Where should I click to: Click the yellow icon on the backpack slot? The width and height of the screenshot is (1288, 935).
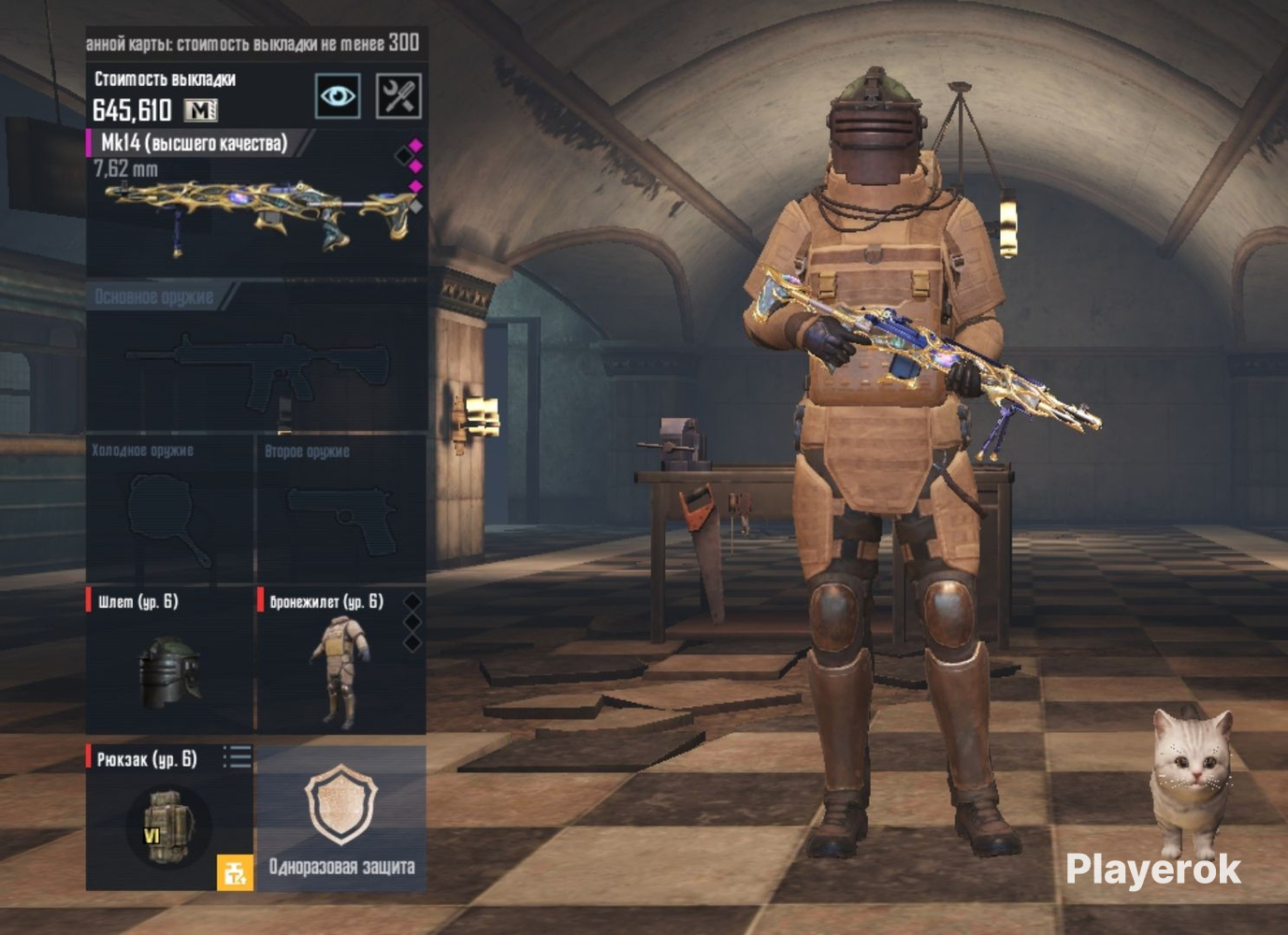click(235, 873)
